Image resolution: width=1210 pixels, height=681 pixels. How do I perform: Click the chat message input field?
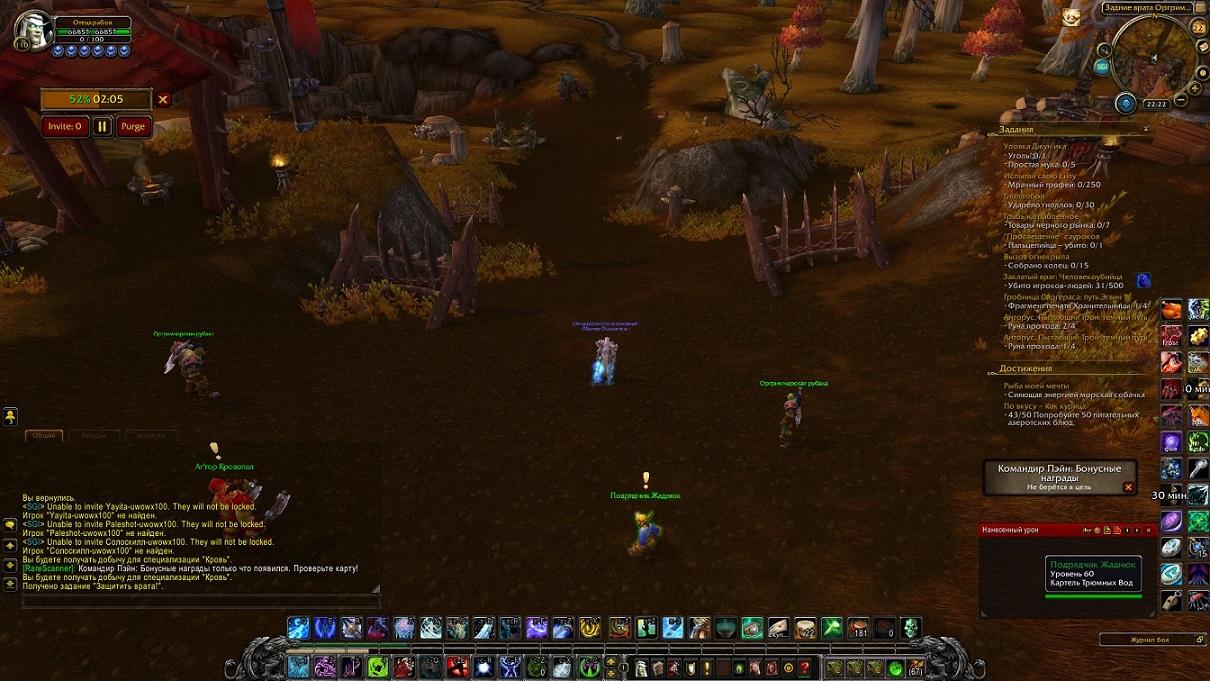200,602
